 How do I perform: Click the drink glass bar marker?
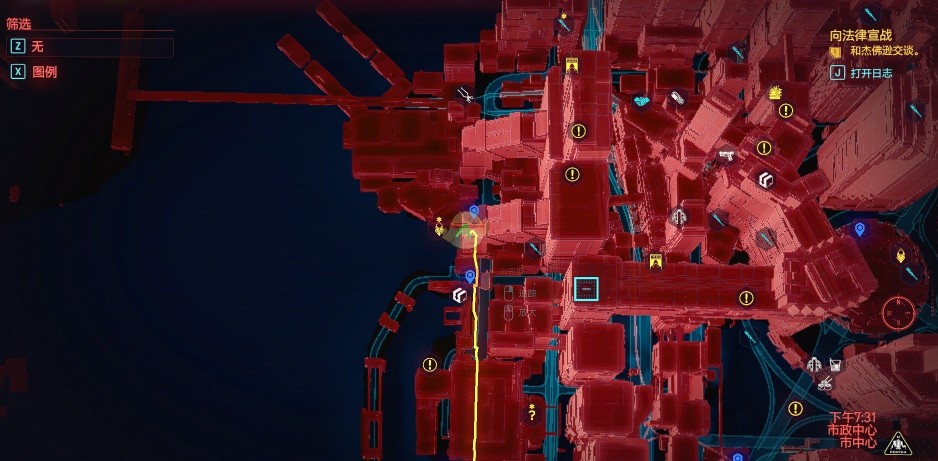(x=836, y=365)
